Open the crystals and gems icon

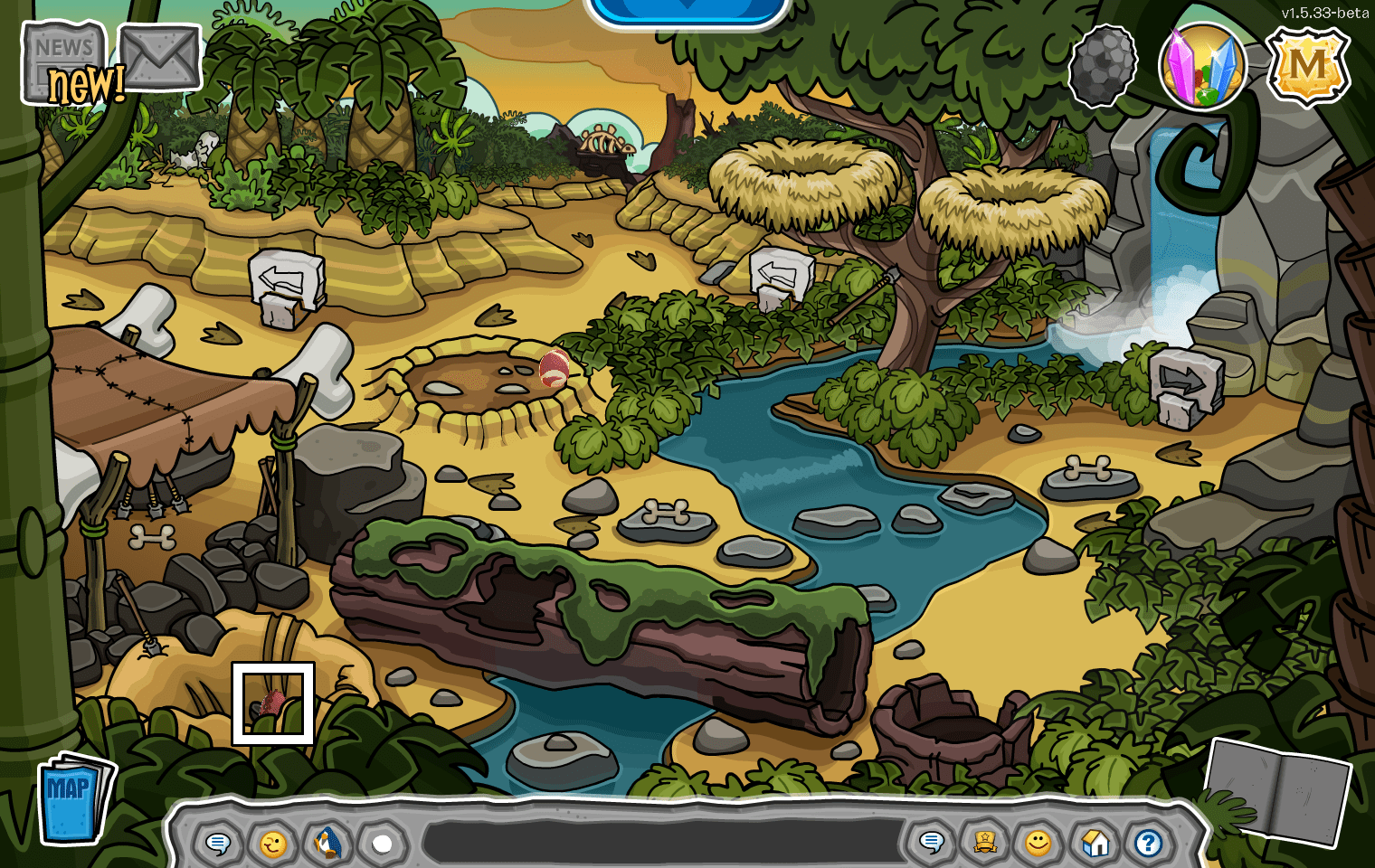(1202, 67)
